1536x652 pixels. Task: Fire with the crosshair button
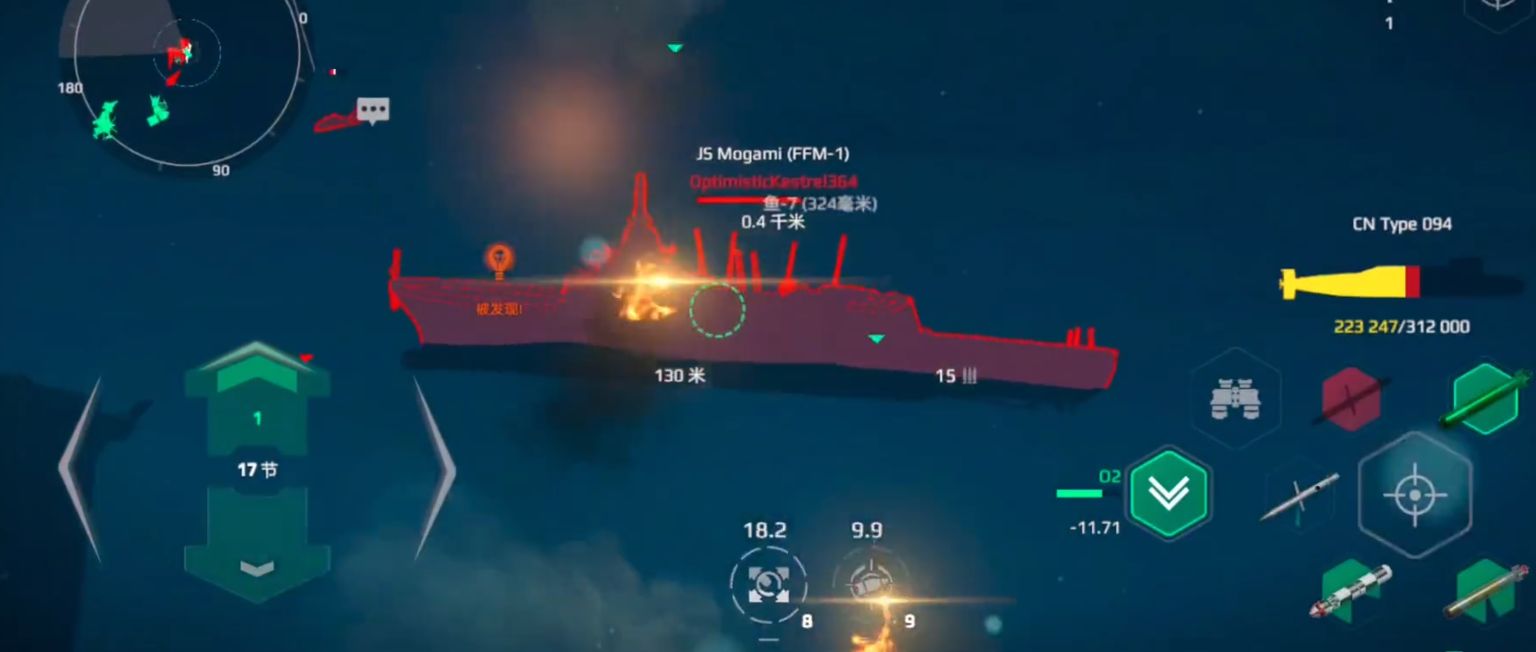1414,494
